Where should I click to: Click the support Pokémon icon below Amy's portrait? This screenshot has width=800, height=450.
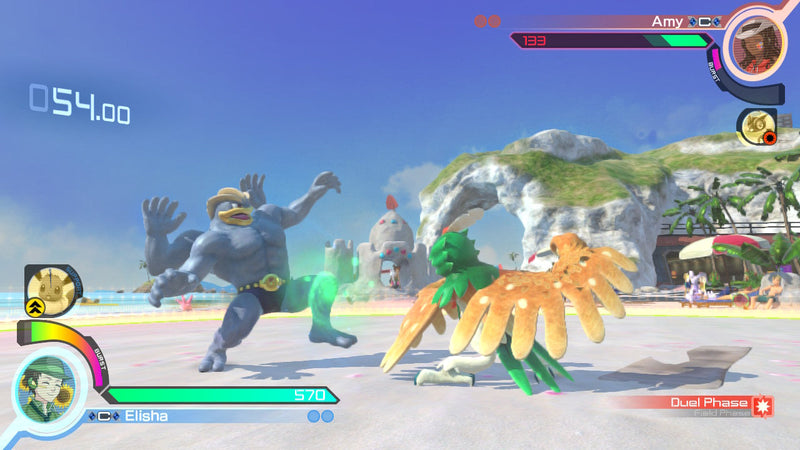point(757,127)
